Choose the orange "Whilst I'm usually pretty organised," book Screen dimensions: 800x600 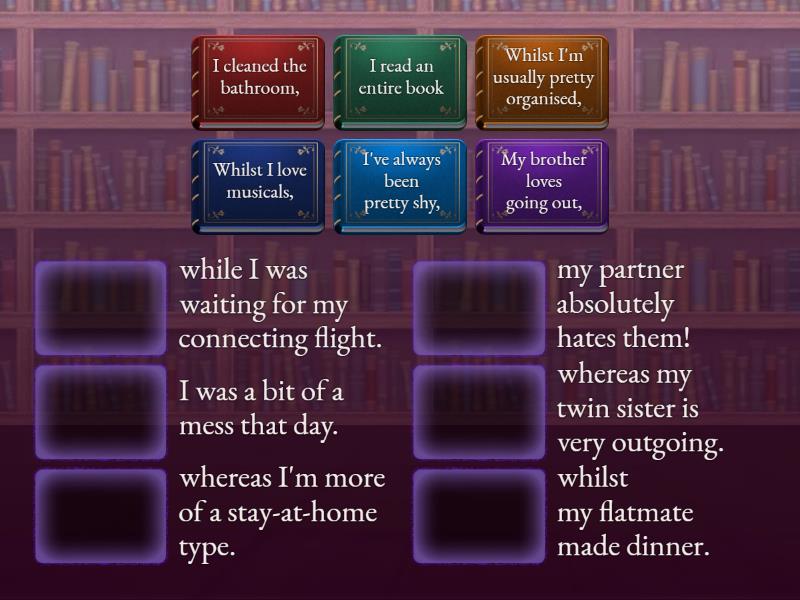(542, 82)
